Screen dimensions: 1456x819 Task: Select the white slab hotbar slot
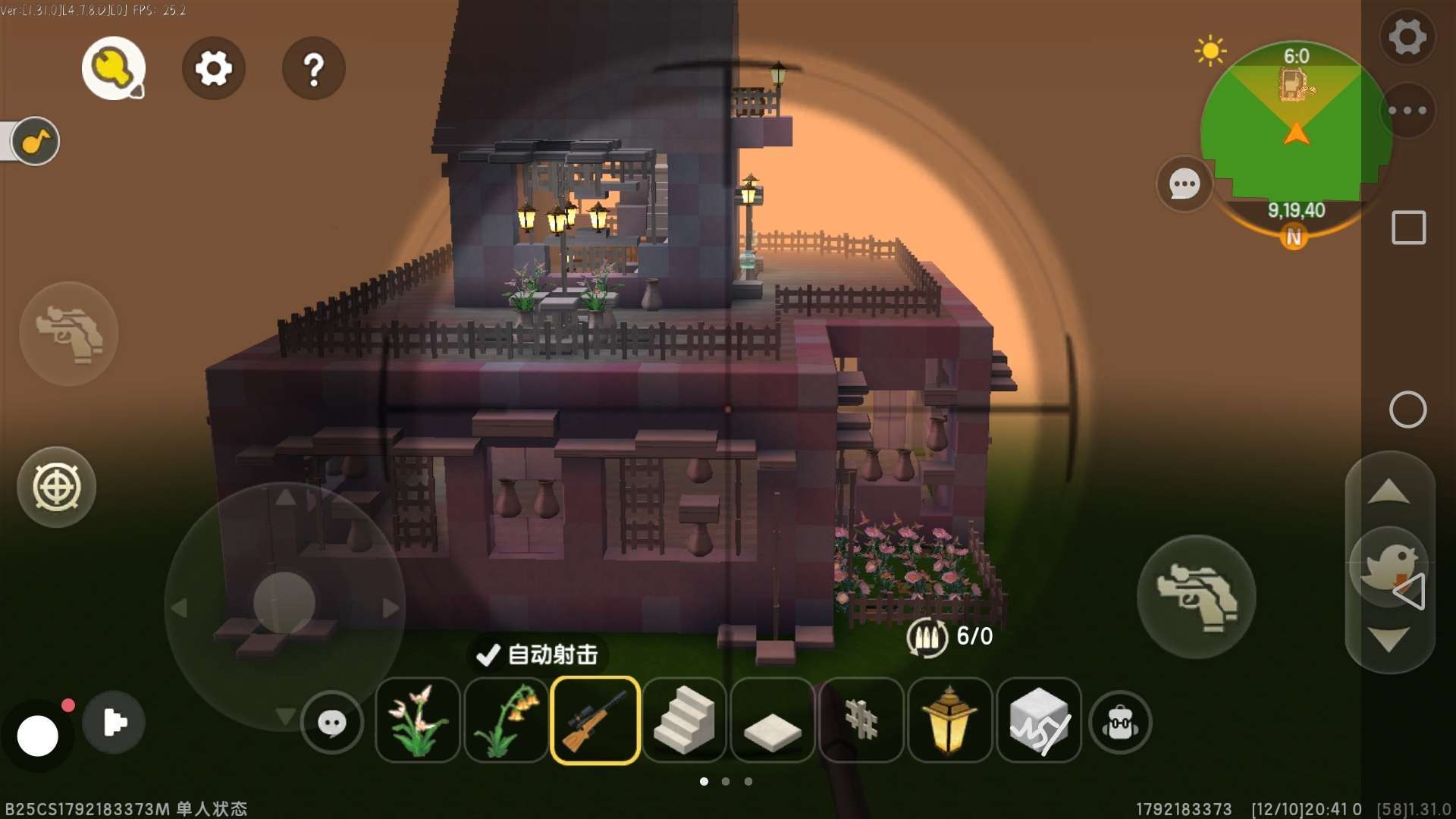point(772,721)
